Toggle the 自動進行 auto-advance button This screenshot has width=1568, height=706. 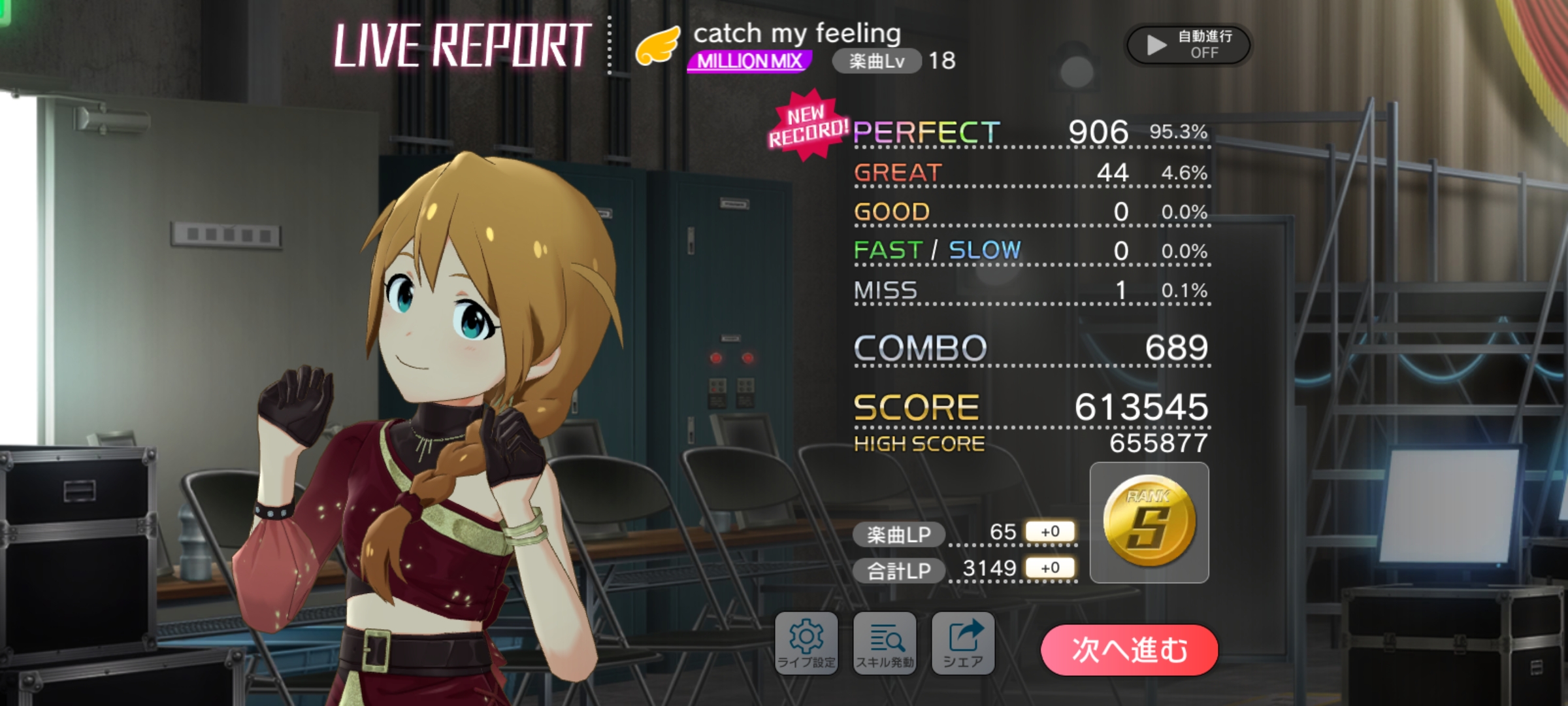pos(1188,44)
